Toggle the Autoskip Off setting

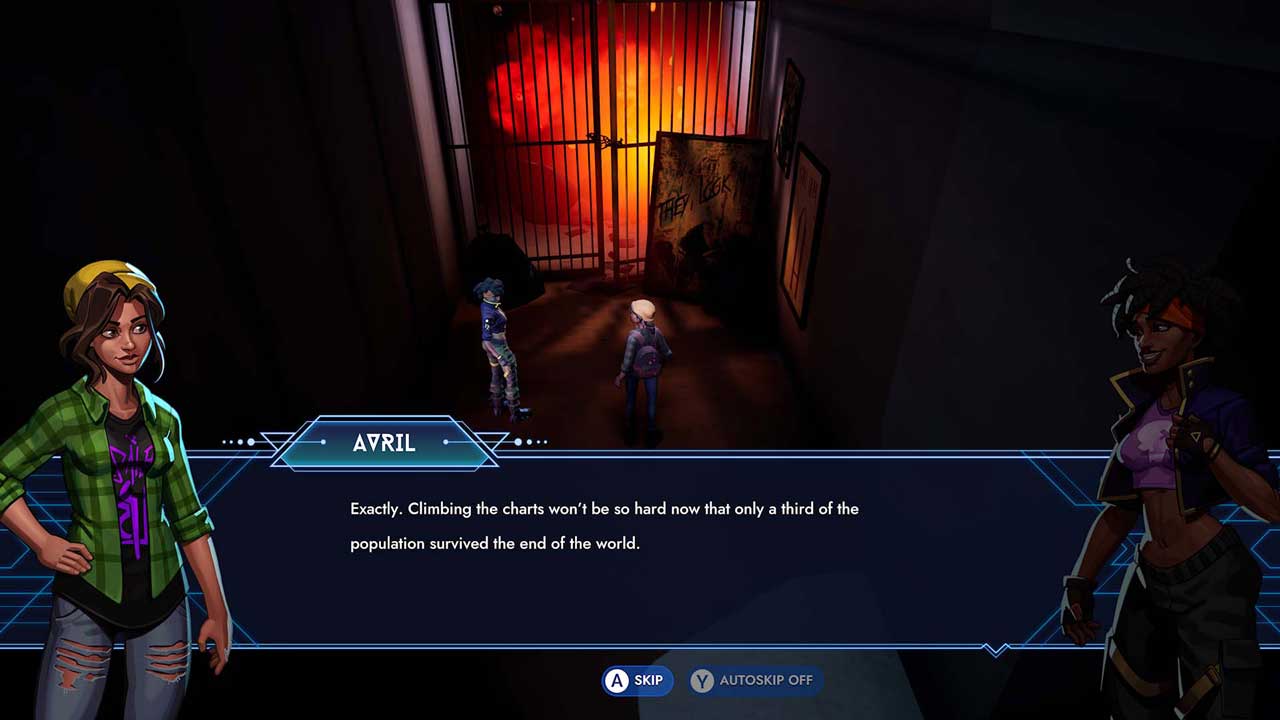(x=755, y=681)
